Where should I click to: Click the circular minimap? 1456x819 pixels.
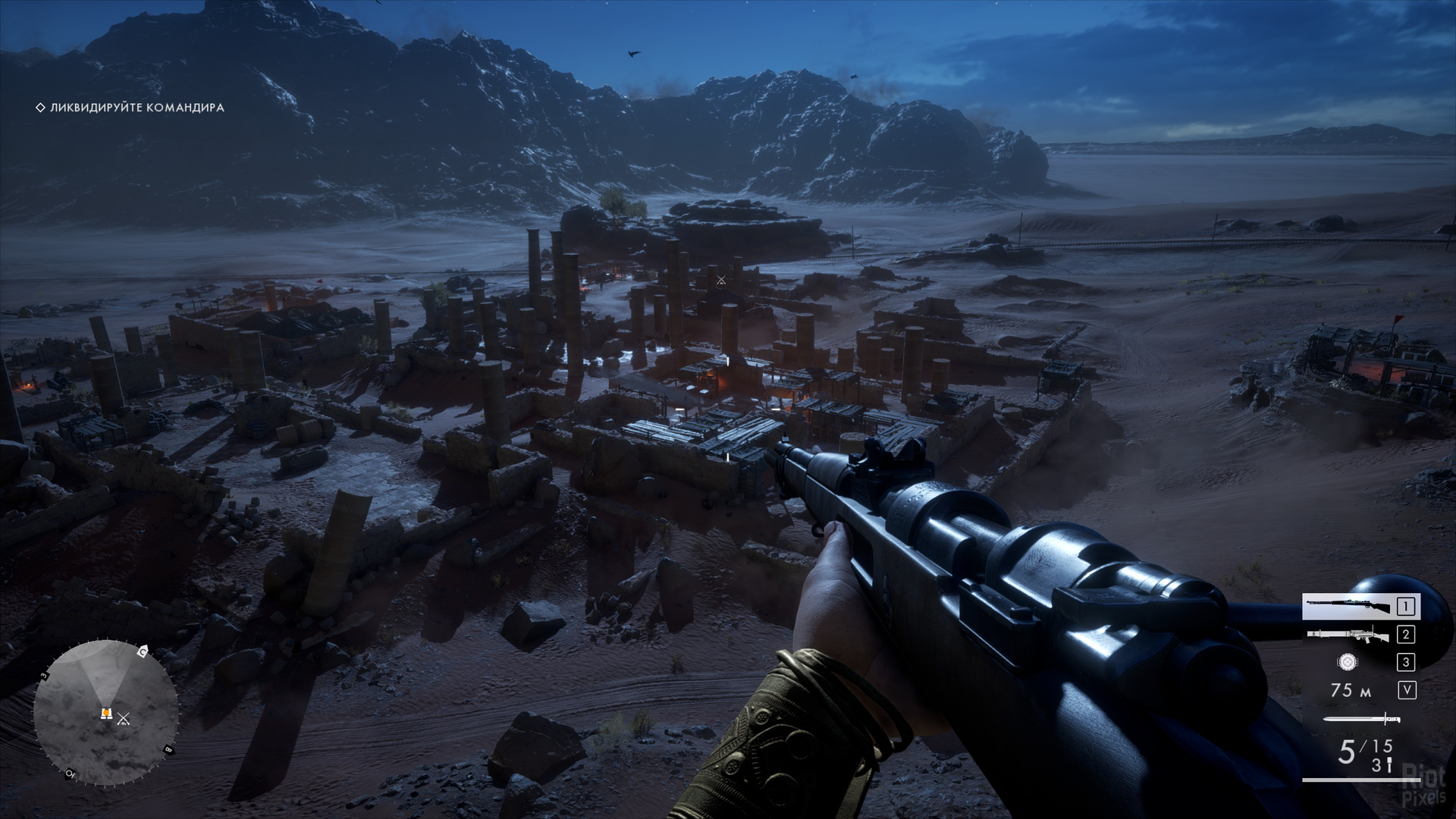[105, 713]
